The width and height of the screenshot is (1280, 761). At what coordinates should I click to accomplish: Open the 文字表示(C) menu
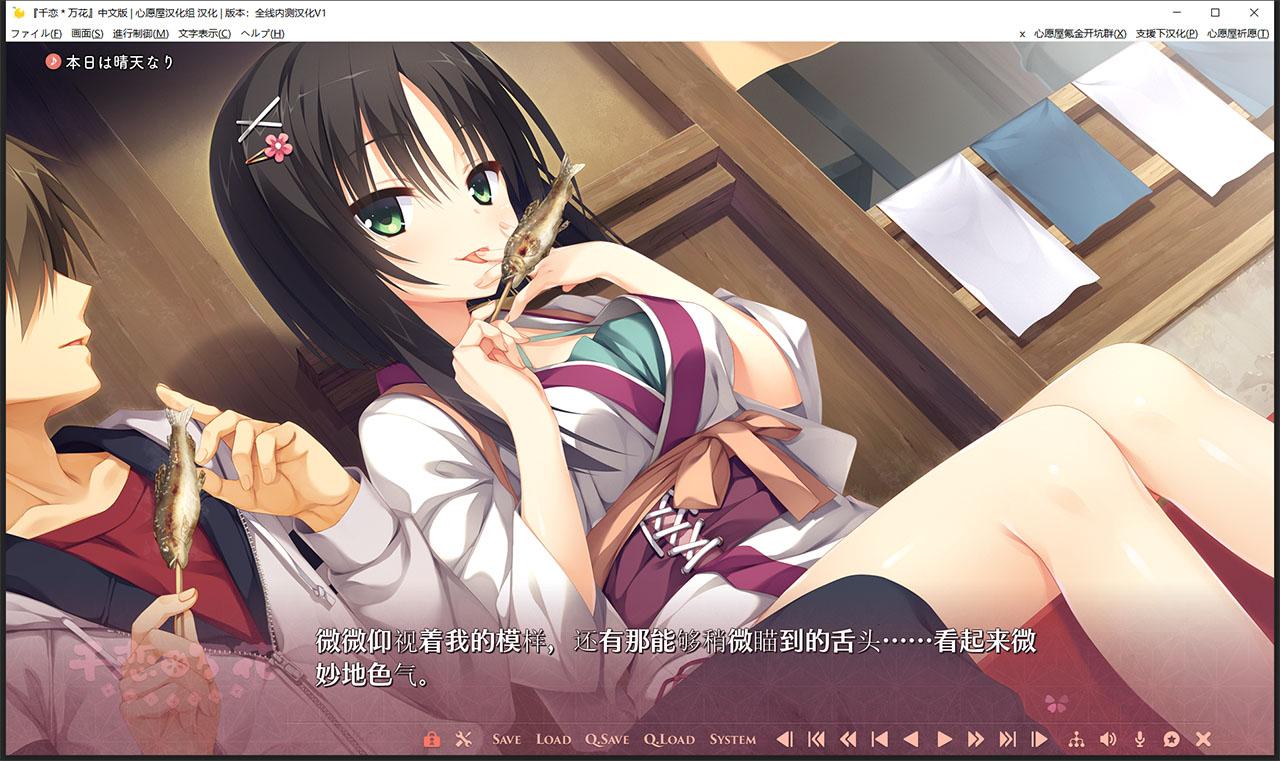[x=204, y=33]
